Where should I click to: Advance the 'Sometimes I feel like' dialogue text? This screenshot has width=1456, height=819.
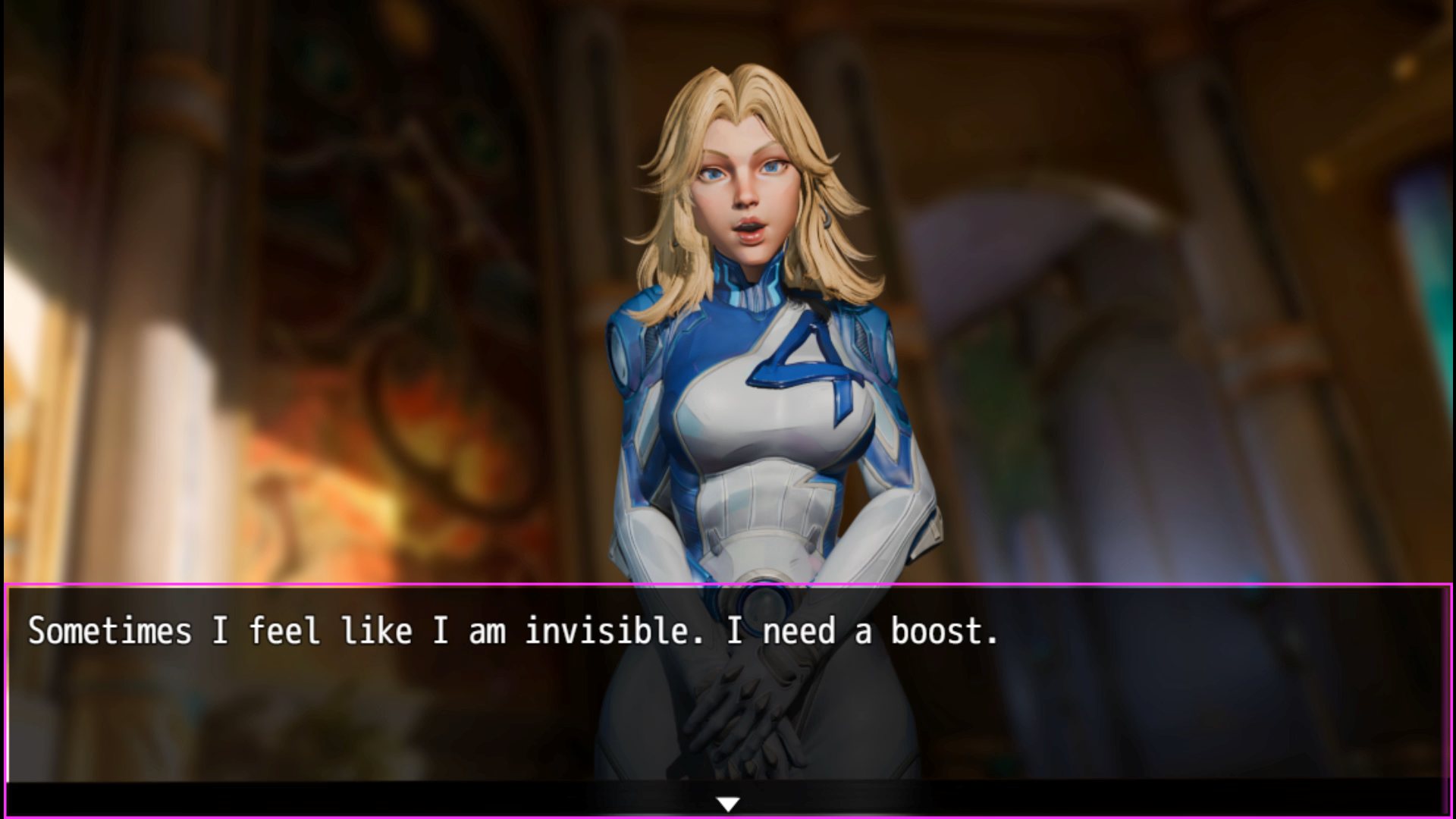coord(513,632)
